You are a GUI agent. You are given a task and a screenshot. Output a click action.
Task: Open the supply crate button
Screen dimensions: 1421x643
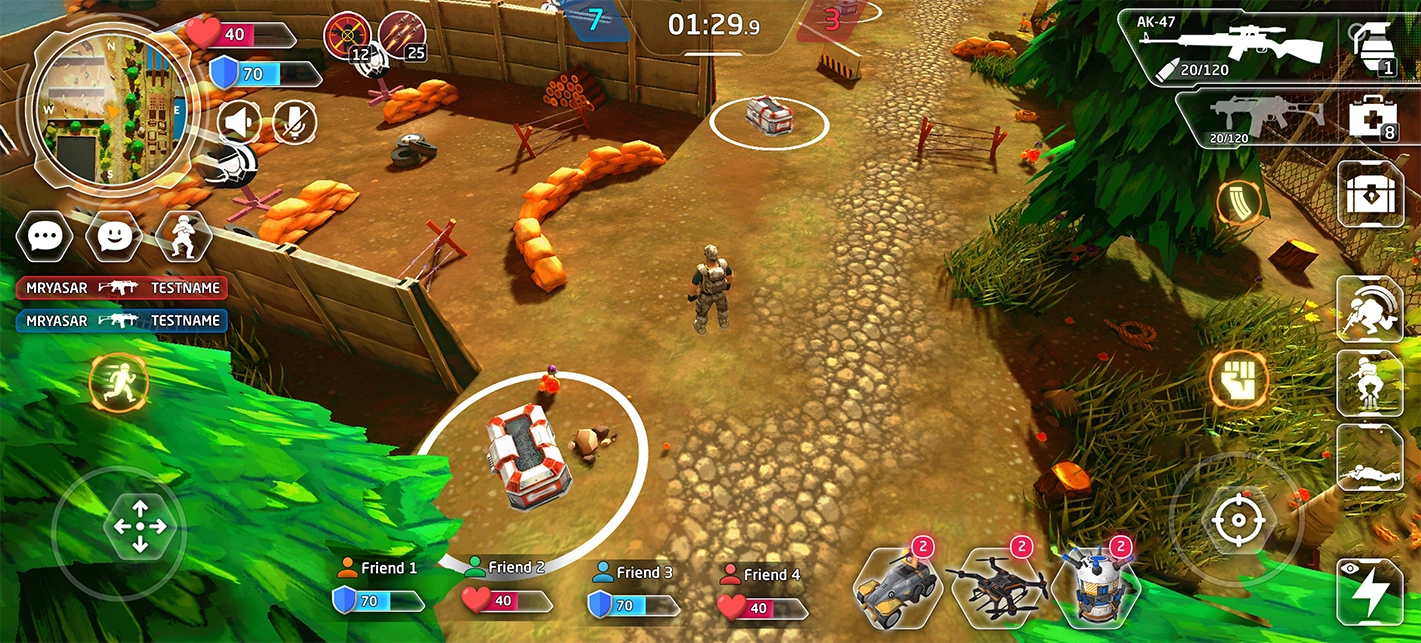[1370, 194]
